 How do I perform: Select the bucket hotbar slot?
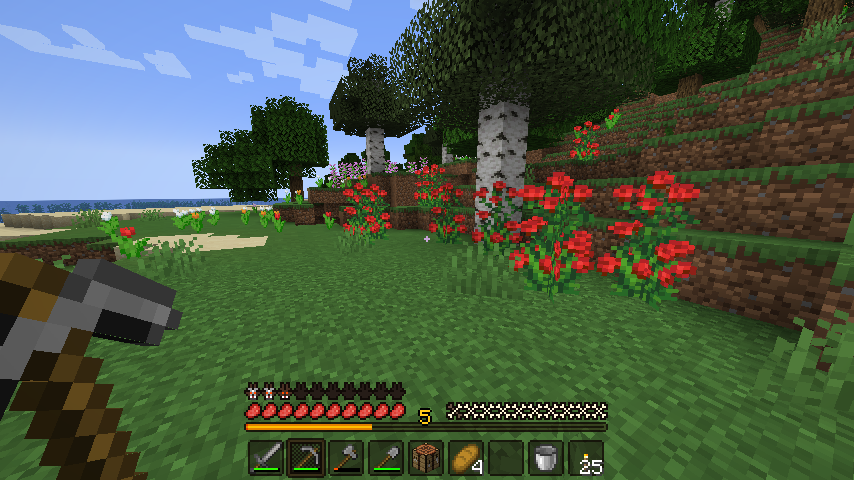click(546, 458)
